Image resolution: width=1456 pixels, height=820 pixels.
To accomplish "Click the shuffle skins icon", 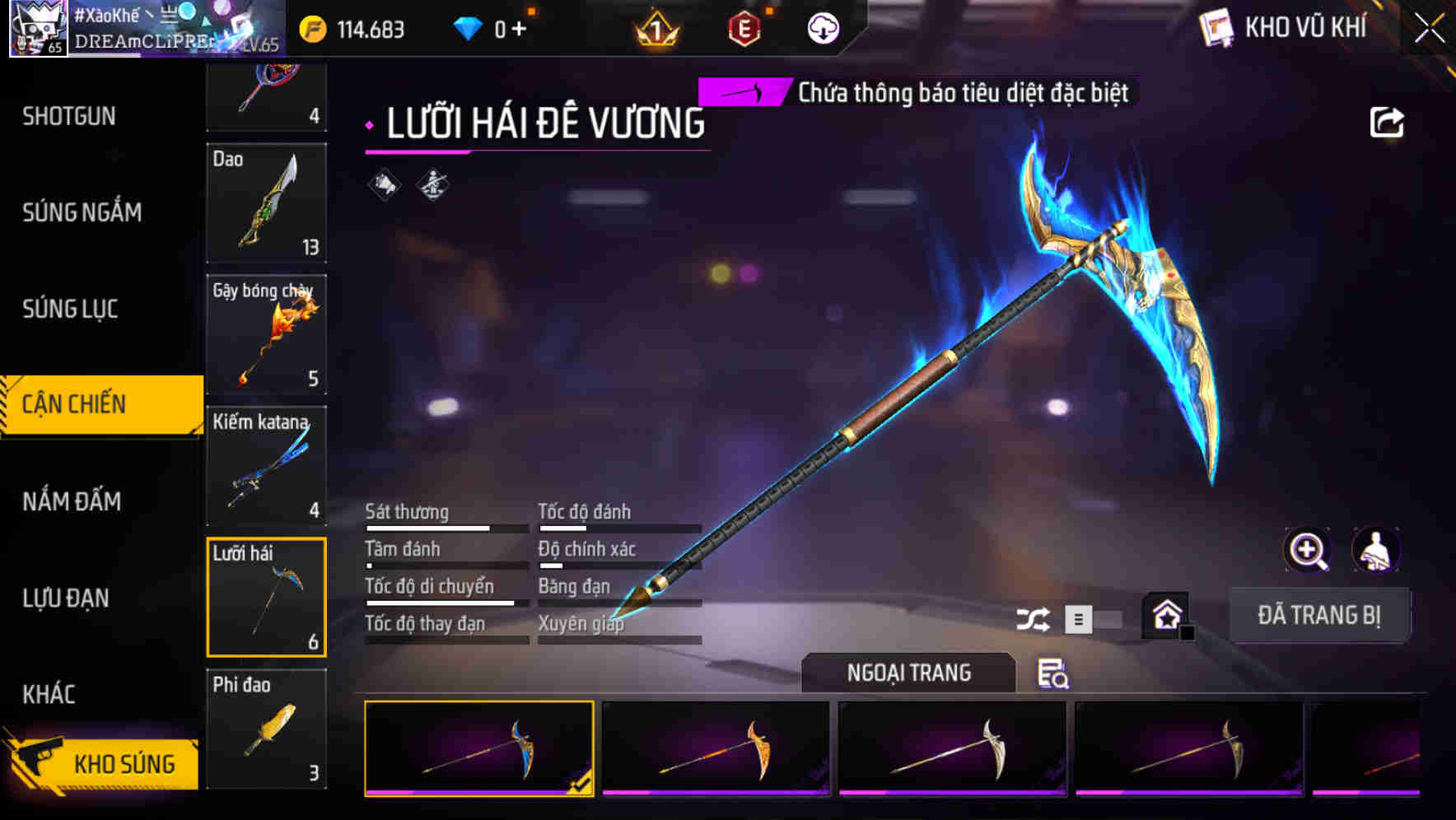I will point(1034,617).
